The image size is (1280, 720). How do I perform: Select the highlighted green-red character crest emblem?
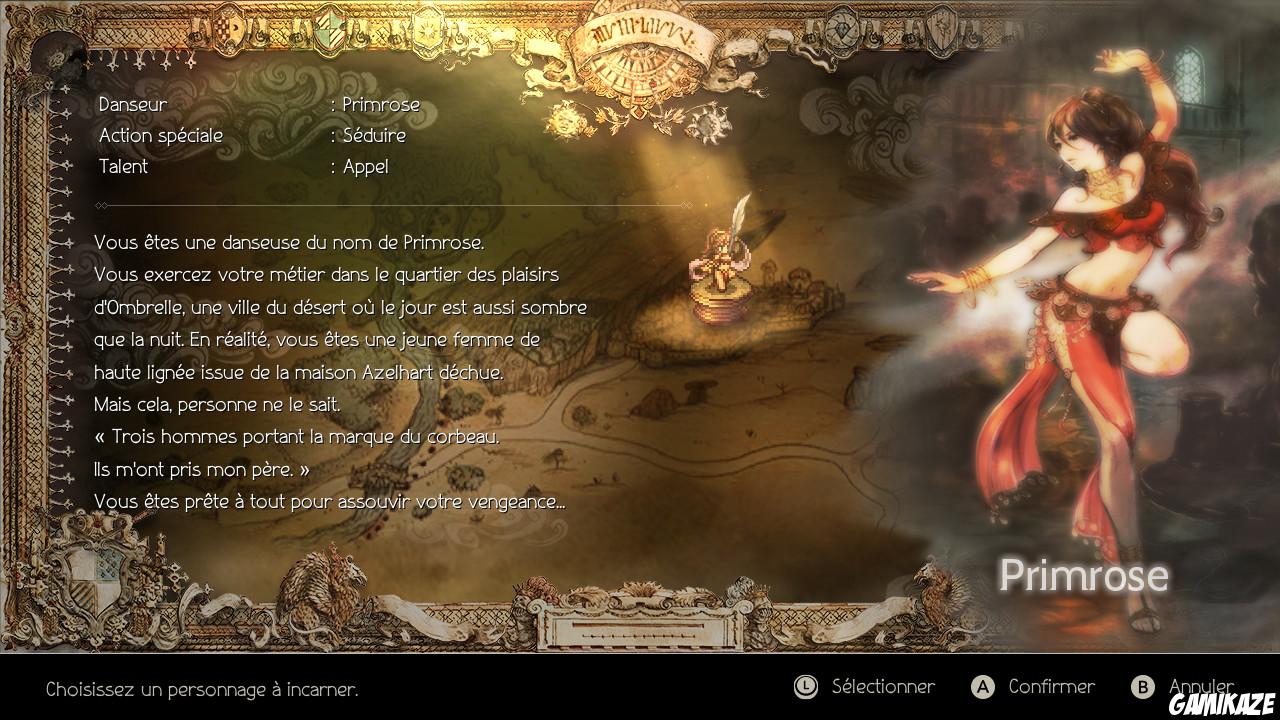click(328, 30)
